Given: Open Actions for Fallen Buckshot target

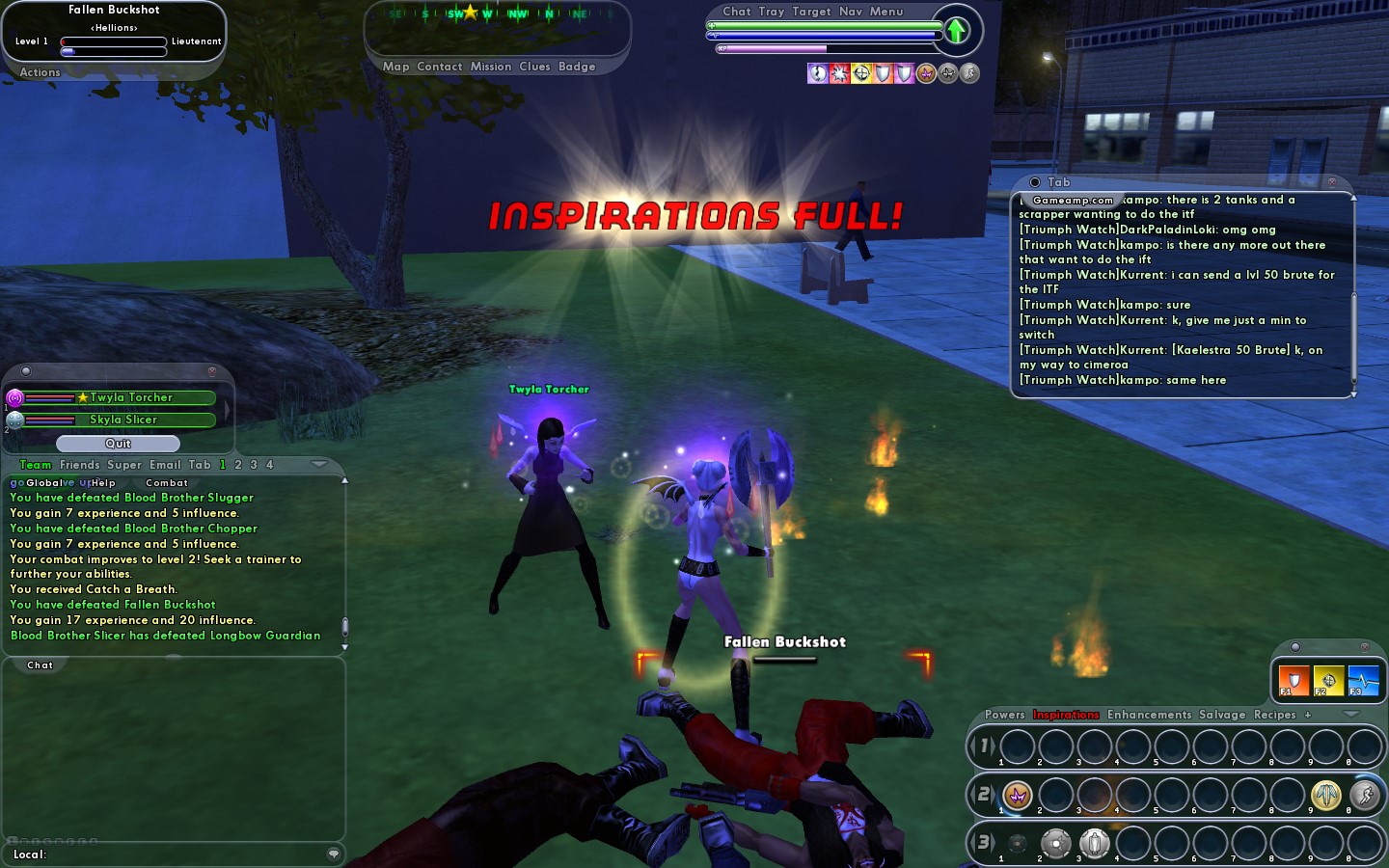Looking at the screenshot, I should coord(40,72).
